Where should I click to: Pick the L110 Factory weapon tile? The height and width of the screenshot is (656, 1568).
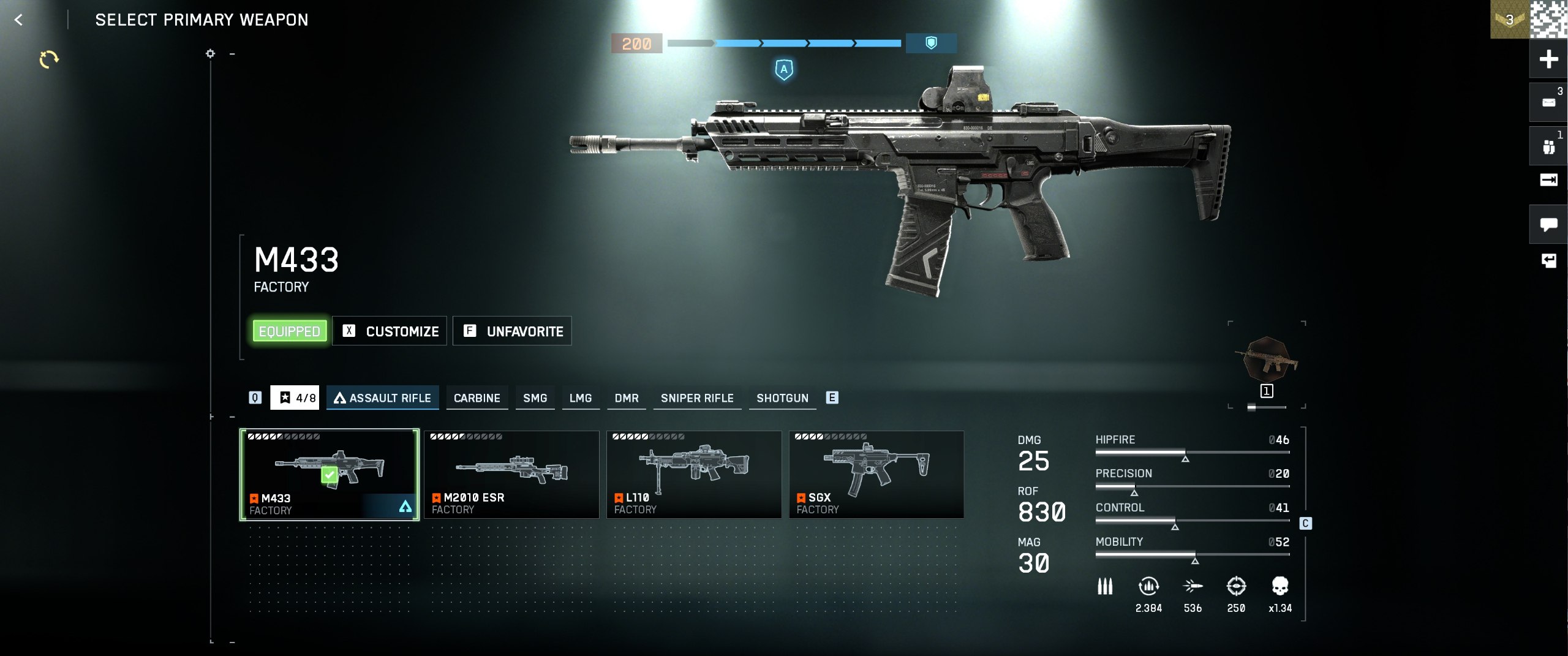(x=694, y=475)
